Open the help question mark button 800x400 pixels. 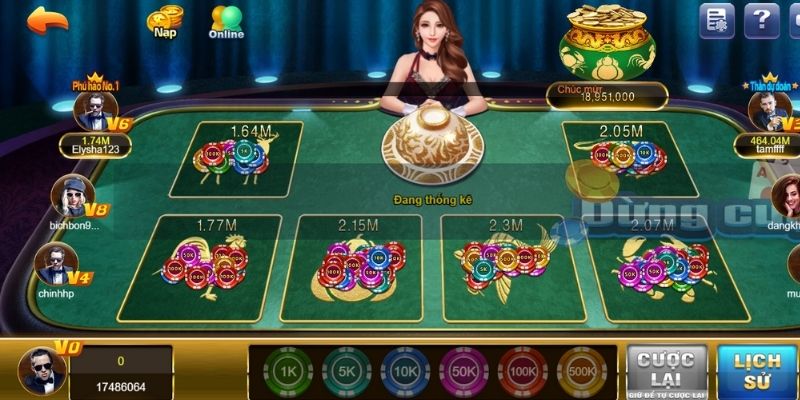(761, 20)
